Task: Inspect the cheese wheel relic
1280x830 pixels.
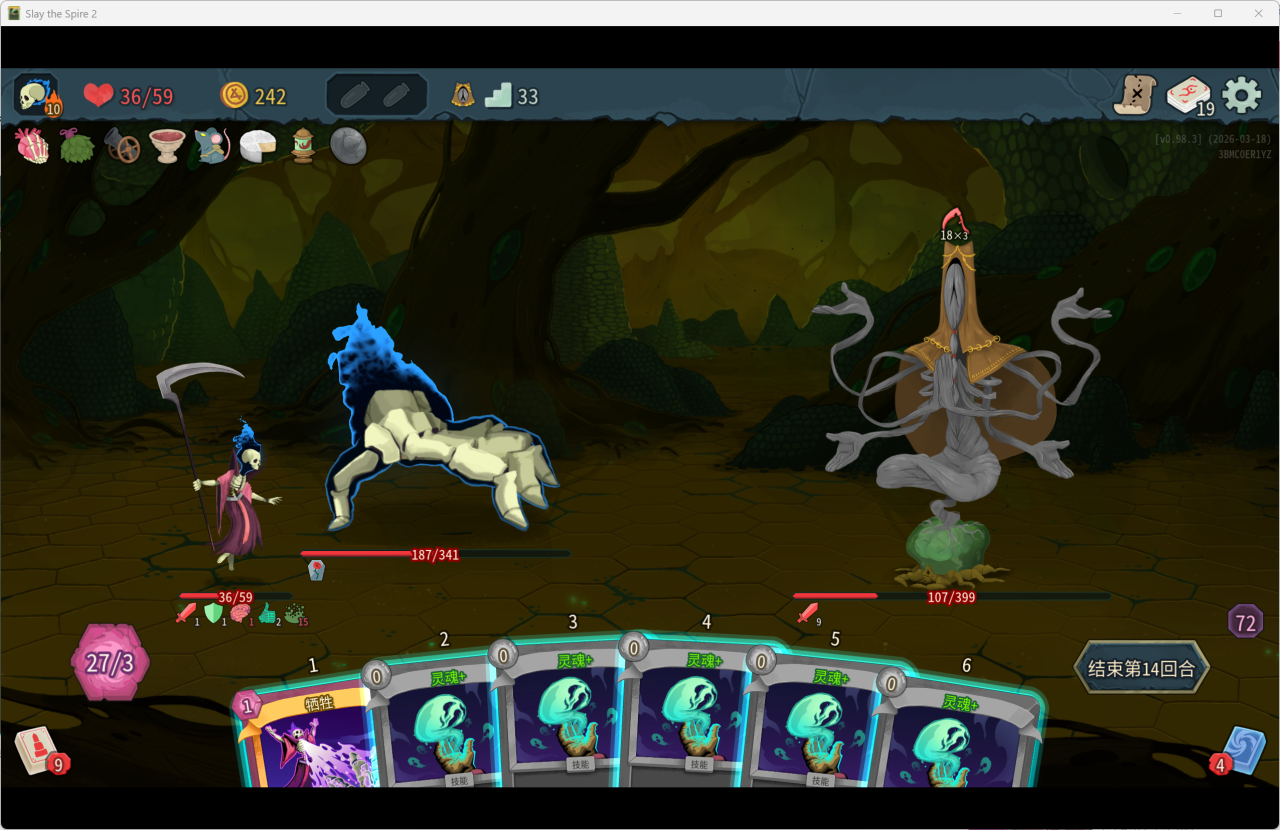Action: pyautogui.click(x=257, y=146)
